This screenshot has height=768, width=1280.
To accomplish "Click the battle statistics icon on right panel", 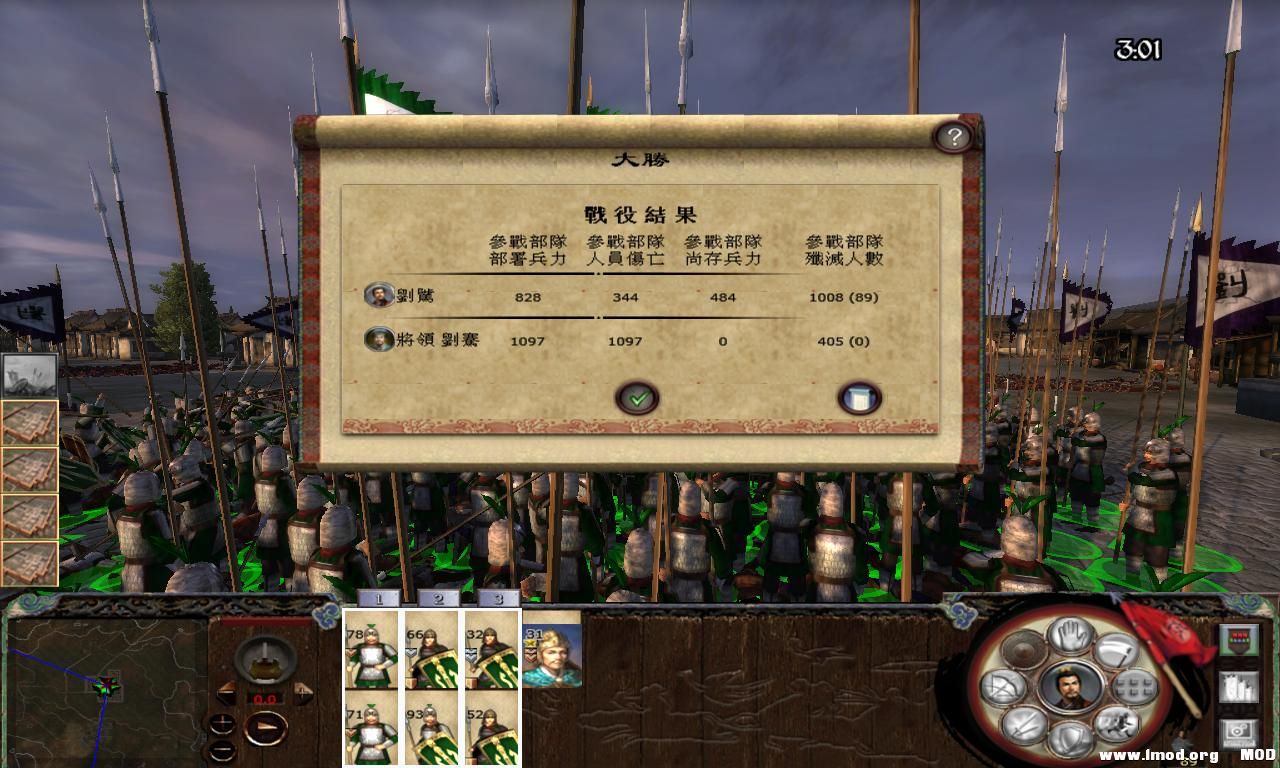I will (x=1237, y=689).
